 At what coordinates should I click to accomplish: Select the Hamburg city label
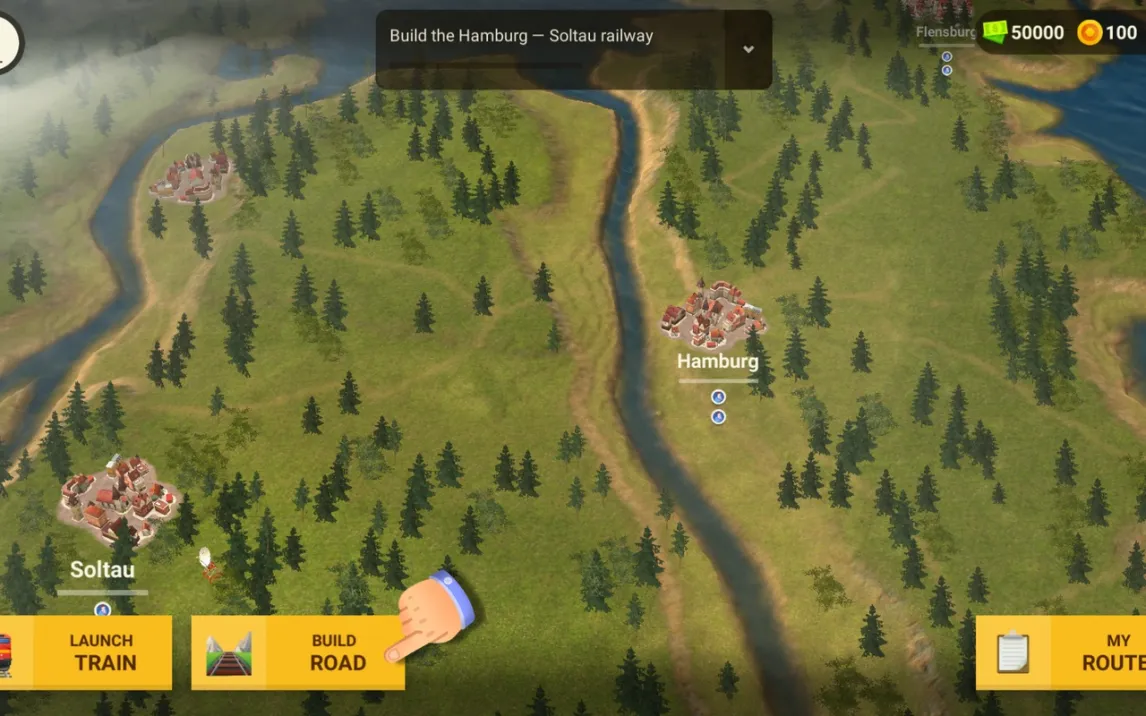pyautogui.click(x=717, y=361)
